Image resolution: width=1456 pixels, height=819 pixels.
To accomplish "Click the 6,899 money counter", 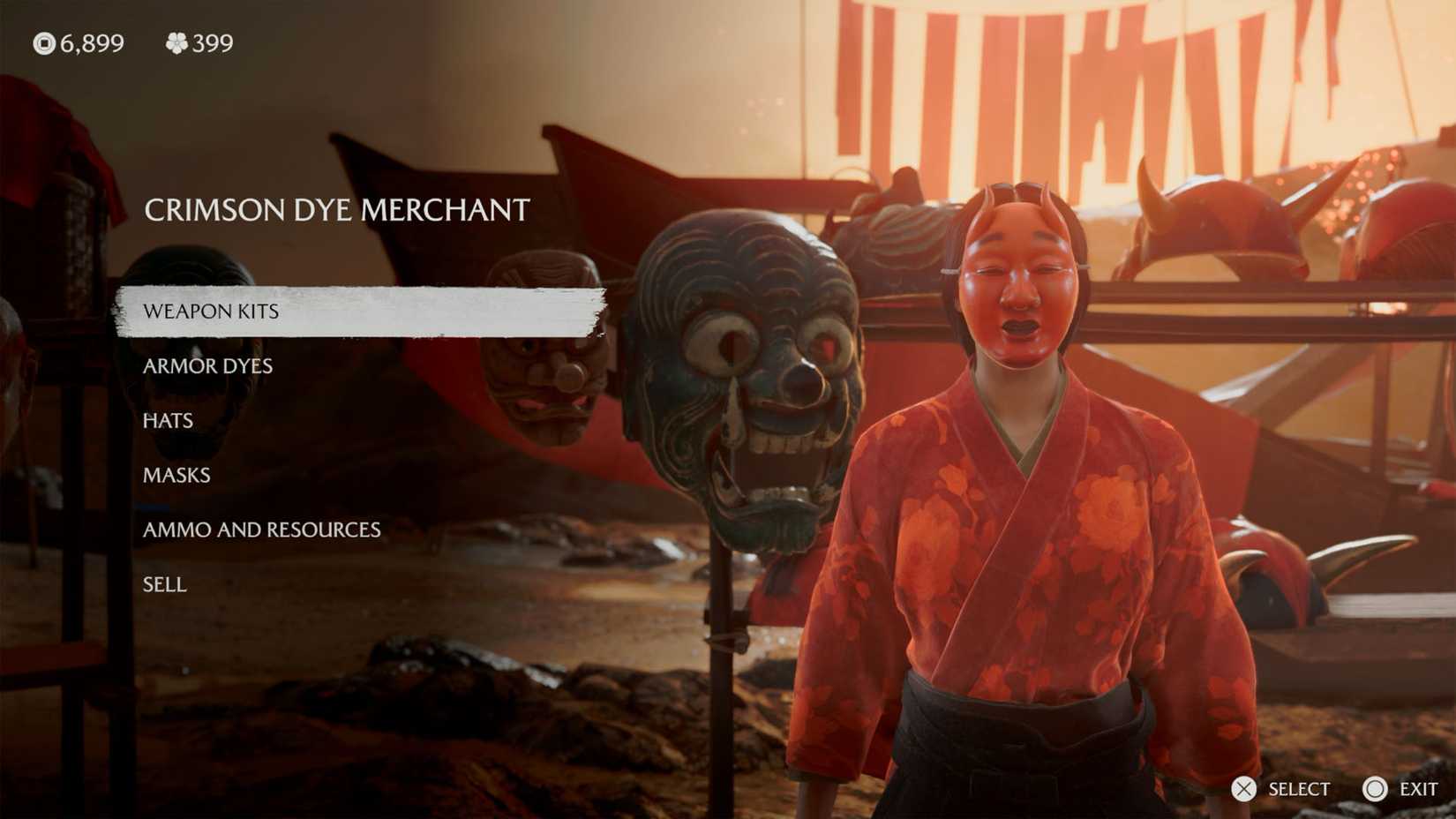I will tap(90, 42).
